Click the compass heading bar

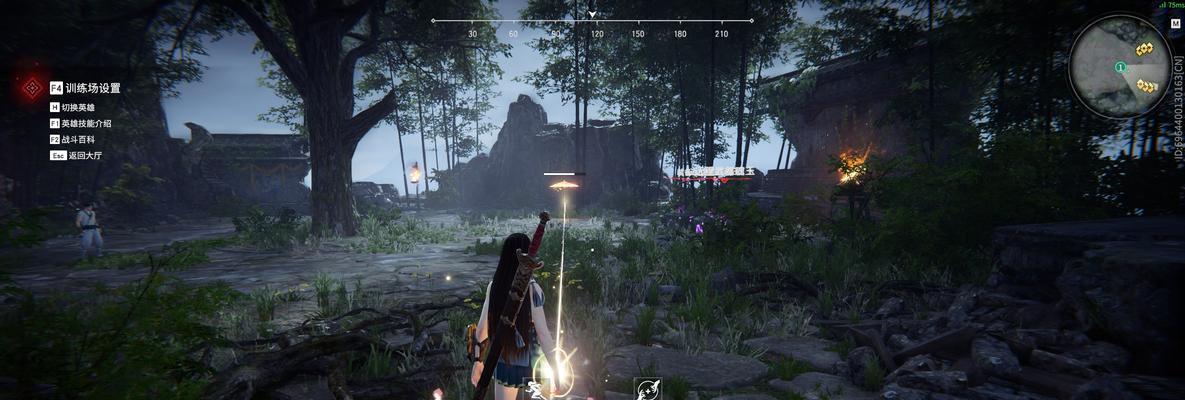point(592,21)
